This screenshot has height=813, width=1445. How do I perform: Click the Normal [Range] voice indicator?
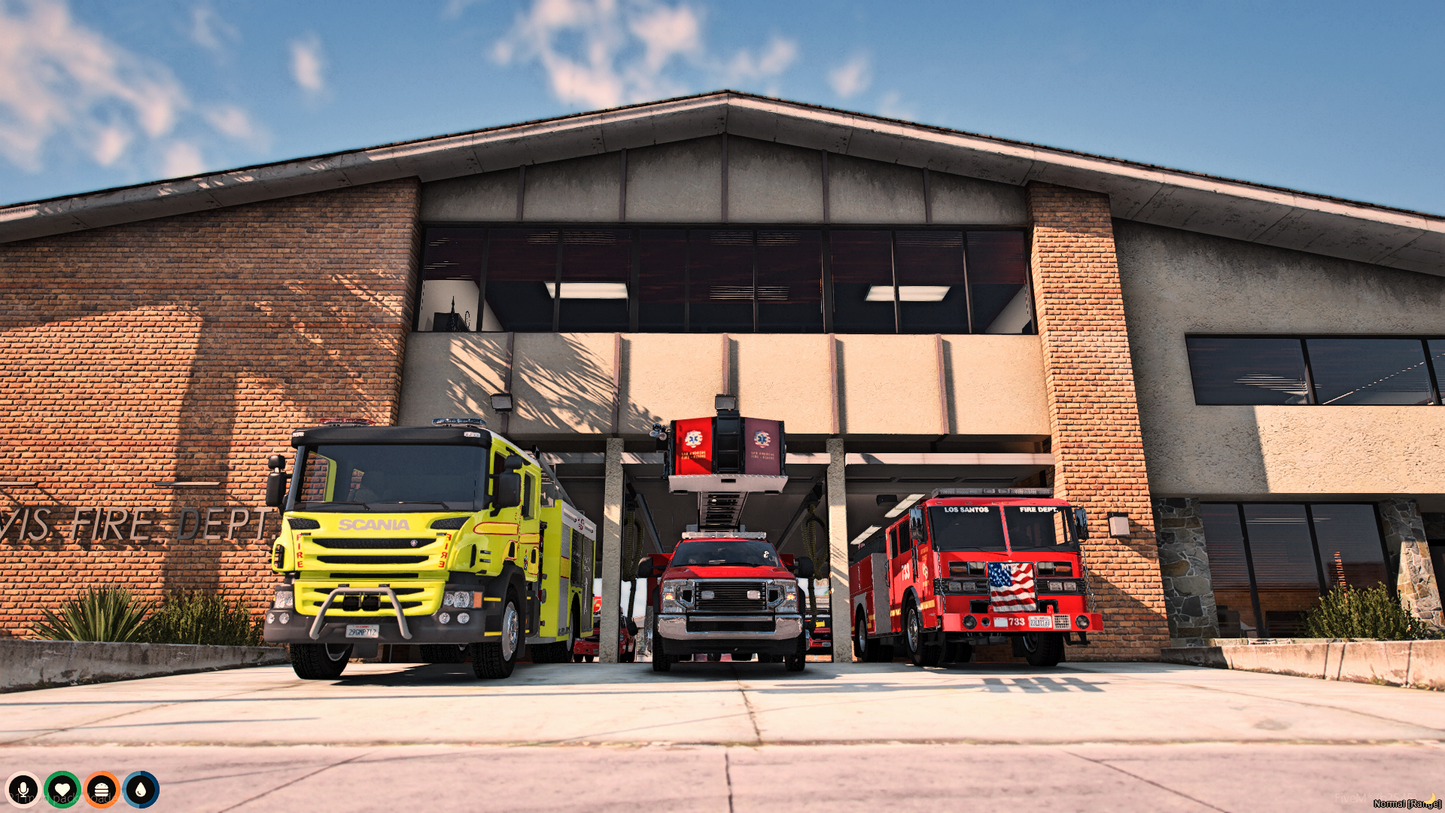pos(1406,803)
